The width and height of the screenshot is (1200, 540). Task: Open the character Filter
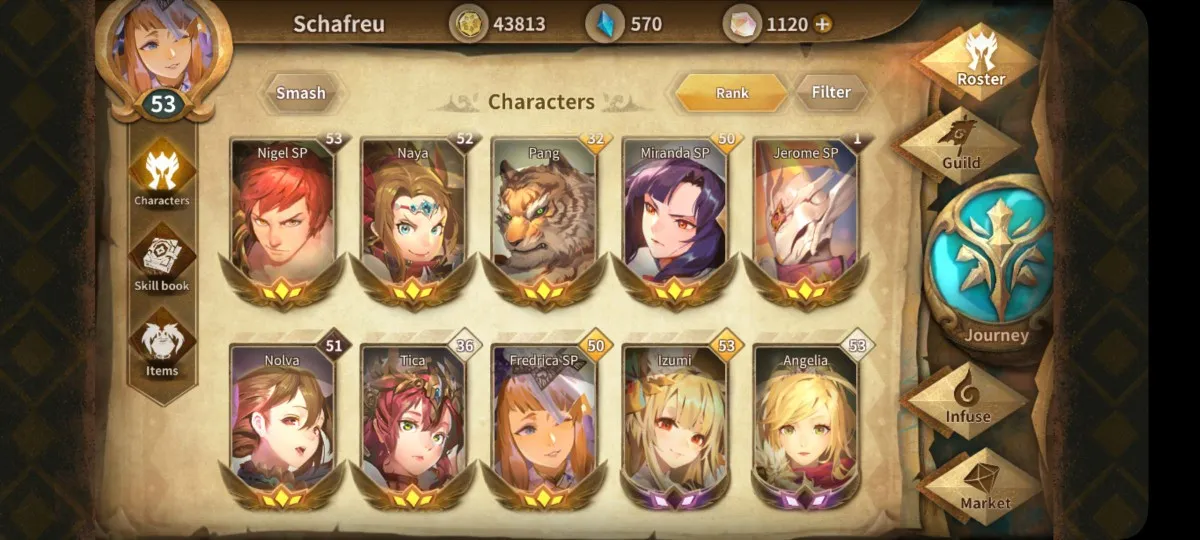click(x=830, y=92)
